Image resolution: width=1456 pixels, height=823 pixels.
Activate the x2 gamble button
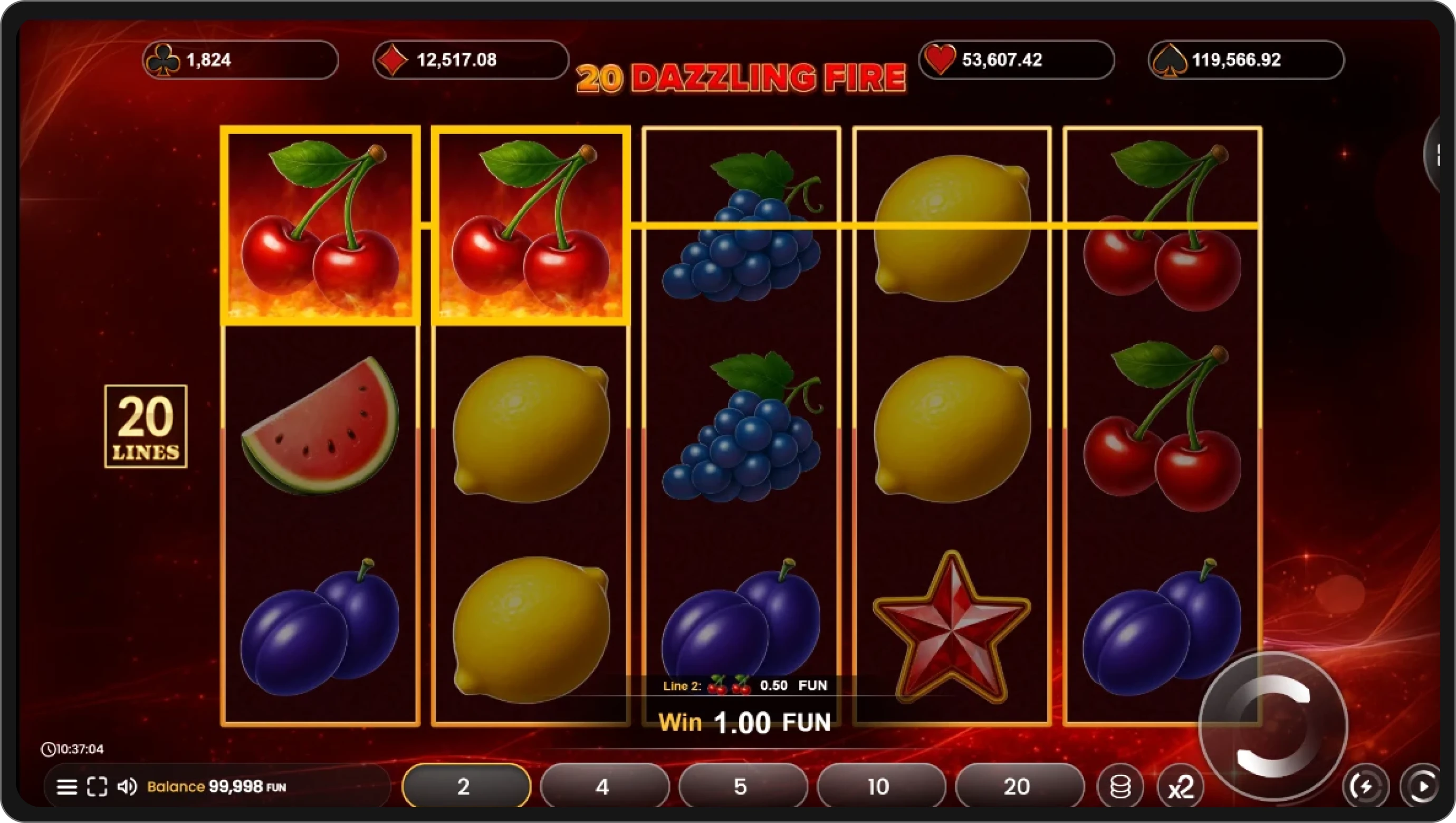tap(1181, 786)
